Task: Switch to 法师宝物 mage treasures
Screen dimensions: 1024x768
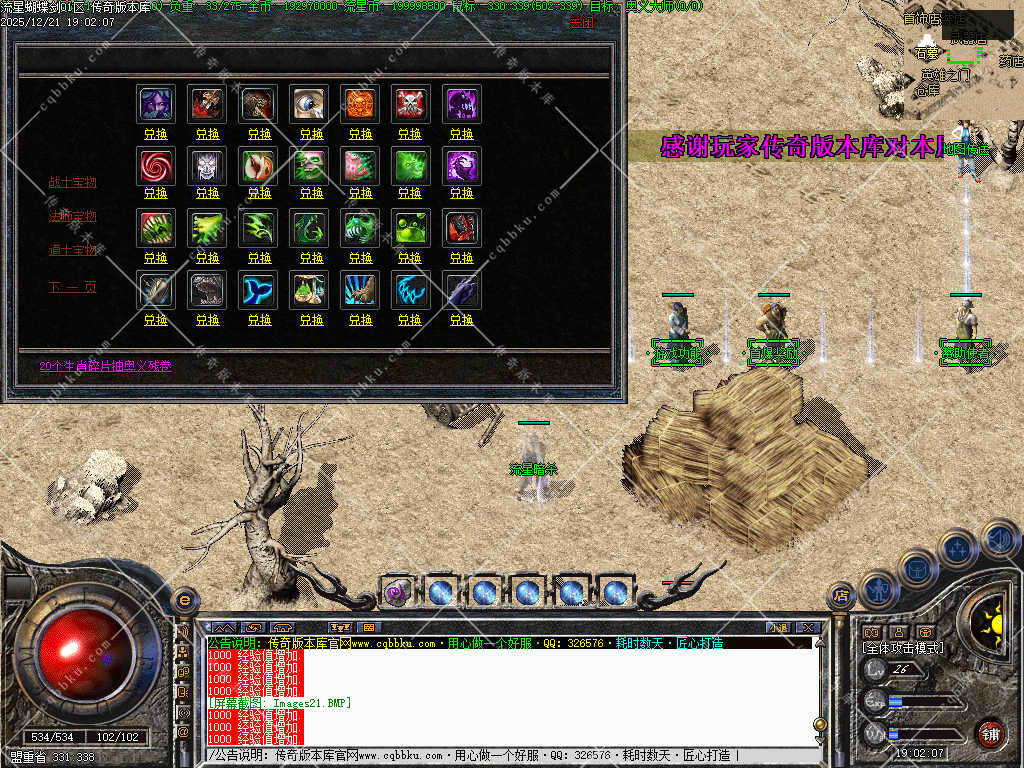Action: (x=73, y=216)
